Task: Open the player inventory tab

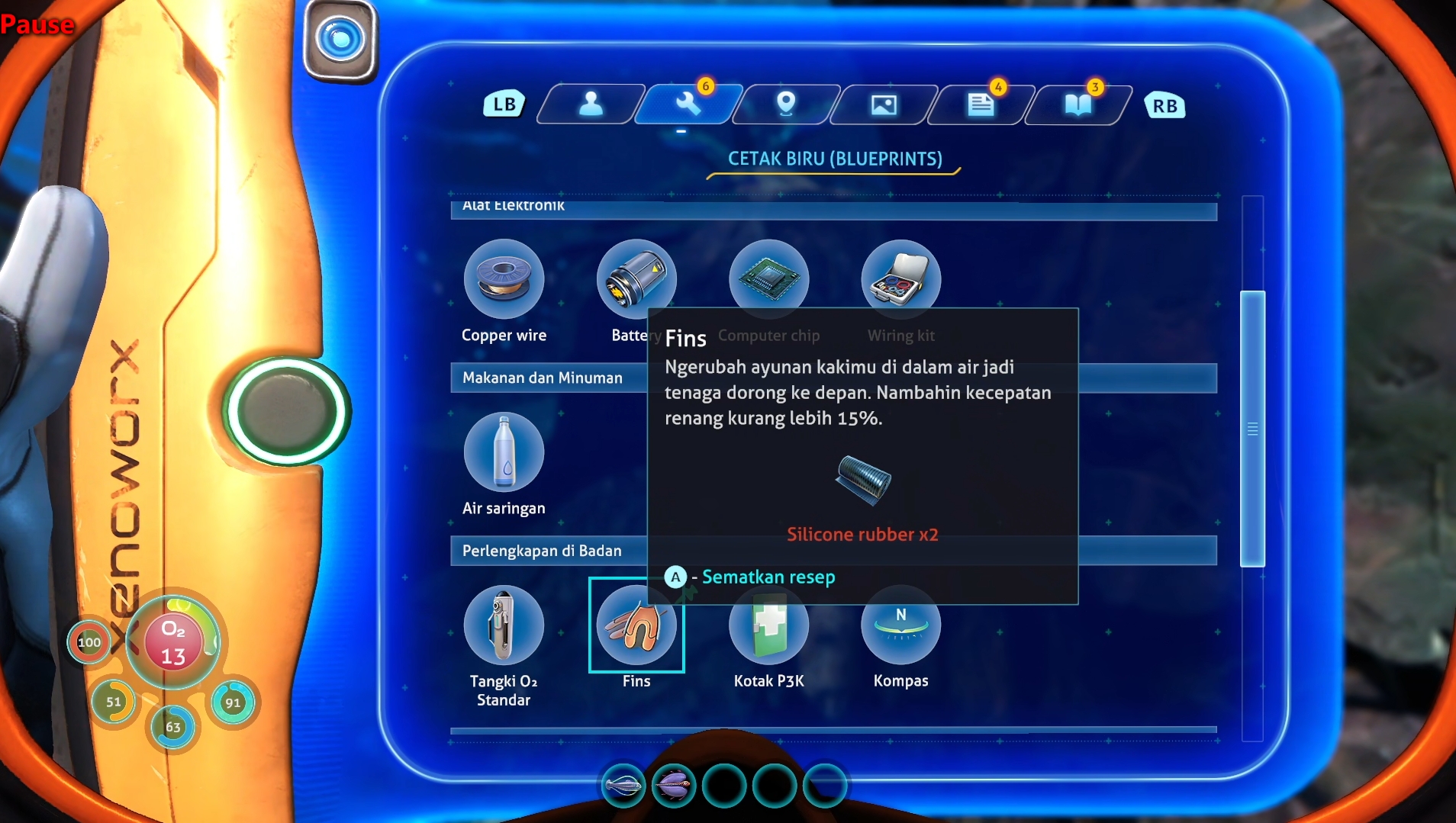Action: click(x=591, y=104)
